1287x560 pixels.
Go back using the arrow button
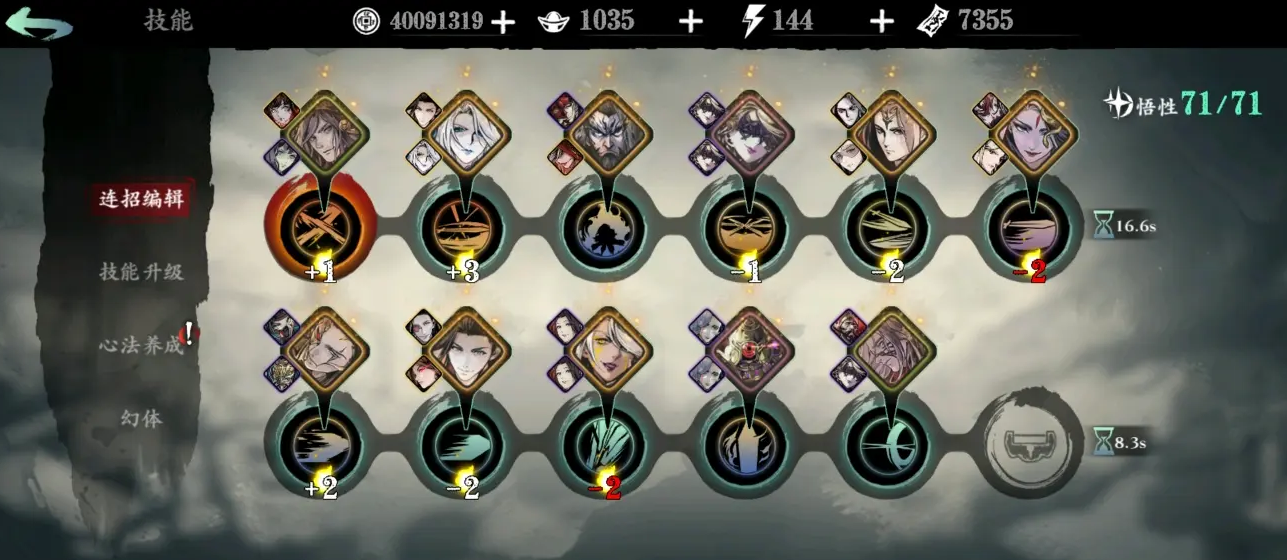click(39, 24)
